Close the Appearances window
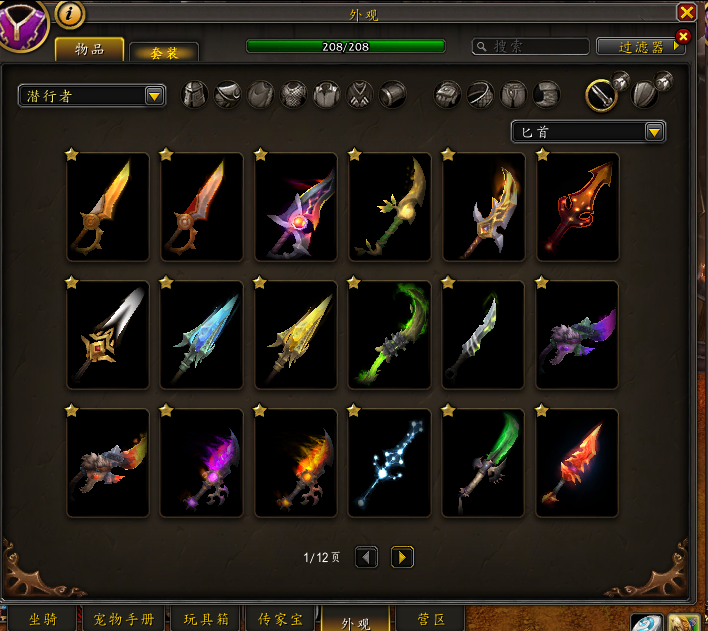Viewport: 708px width, 631px height. (x=686, y=12)
